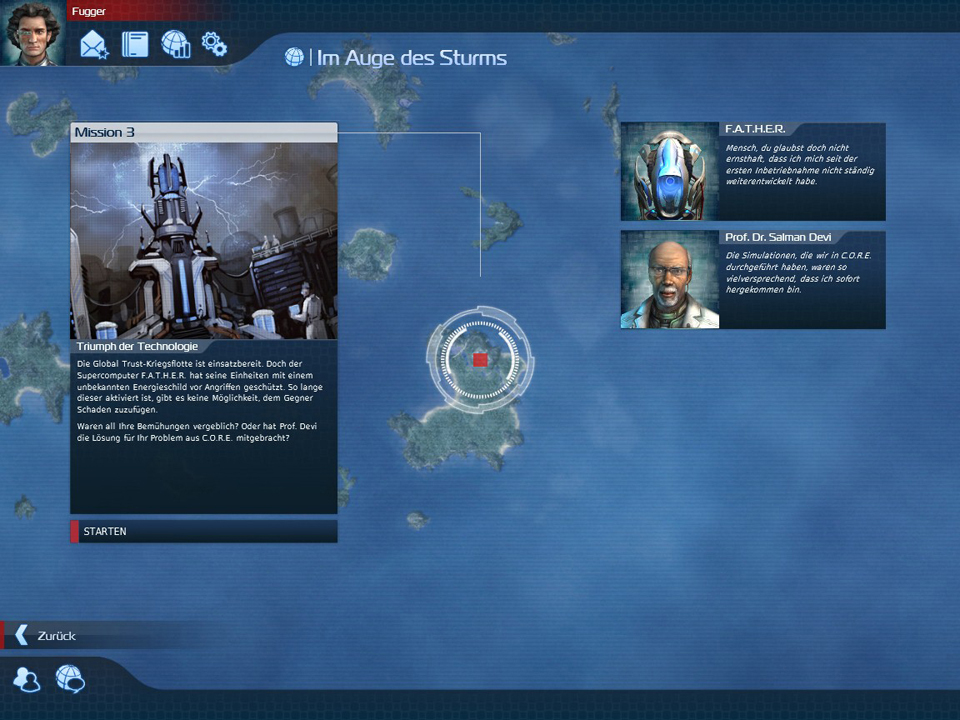Click the Fugger player portrait
This screenshot has height=720, width=960.
[x=32, y=34]
